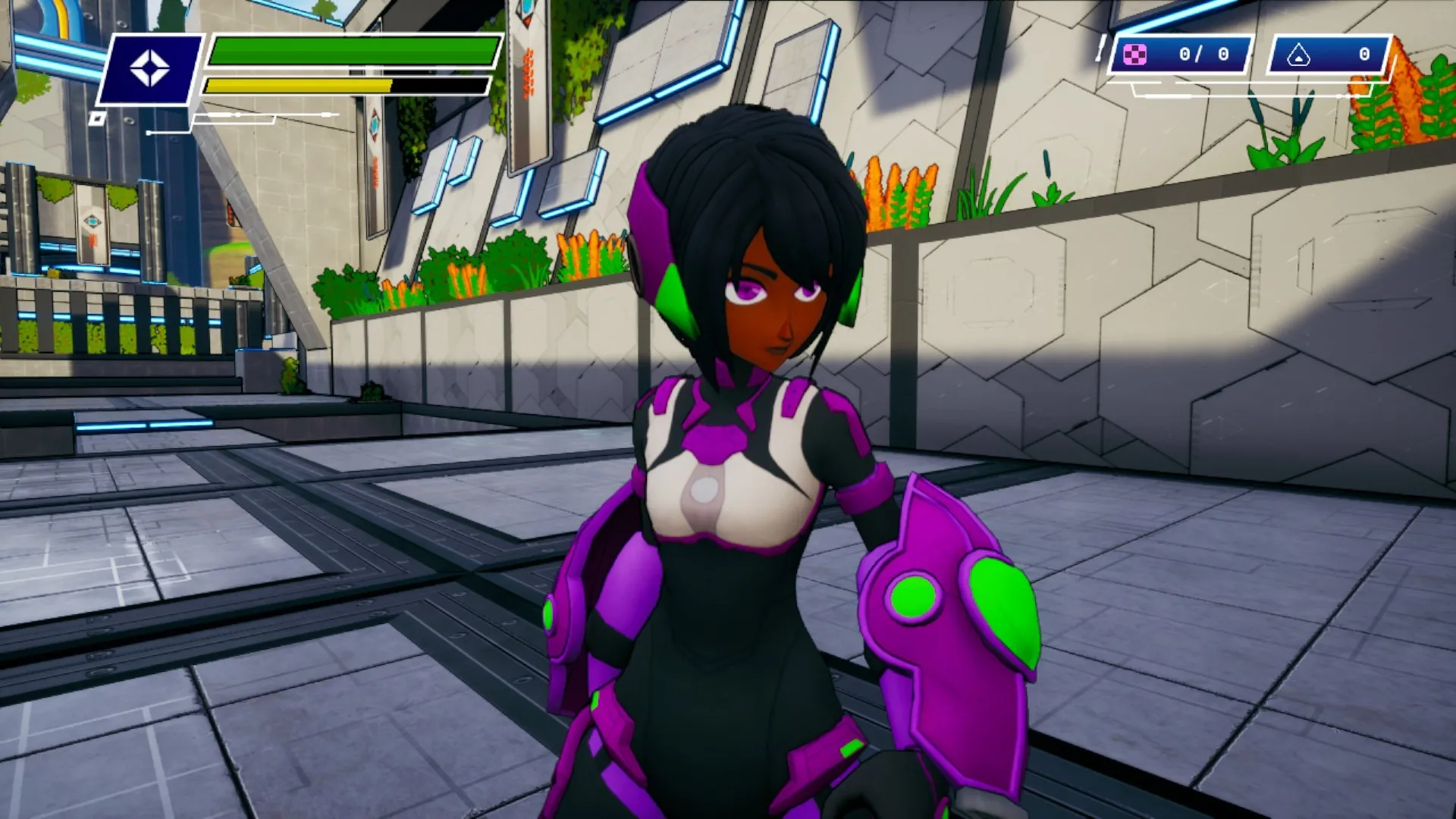This screenshot has width=1456, height=819.
Task: Click the triangle droplet currency icon
Action: (x=1298, y=55)
